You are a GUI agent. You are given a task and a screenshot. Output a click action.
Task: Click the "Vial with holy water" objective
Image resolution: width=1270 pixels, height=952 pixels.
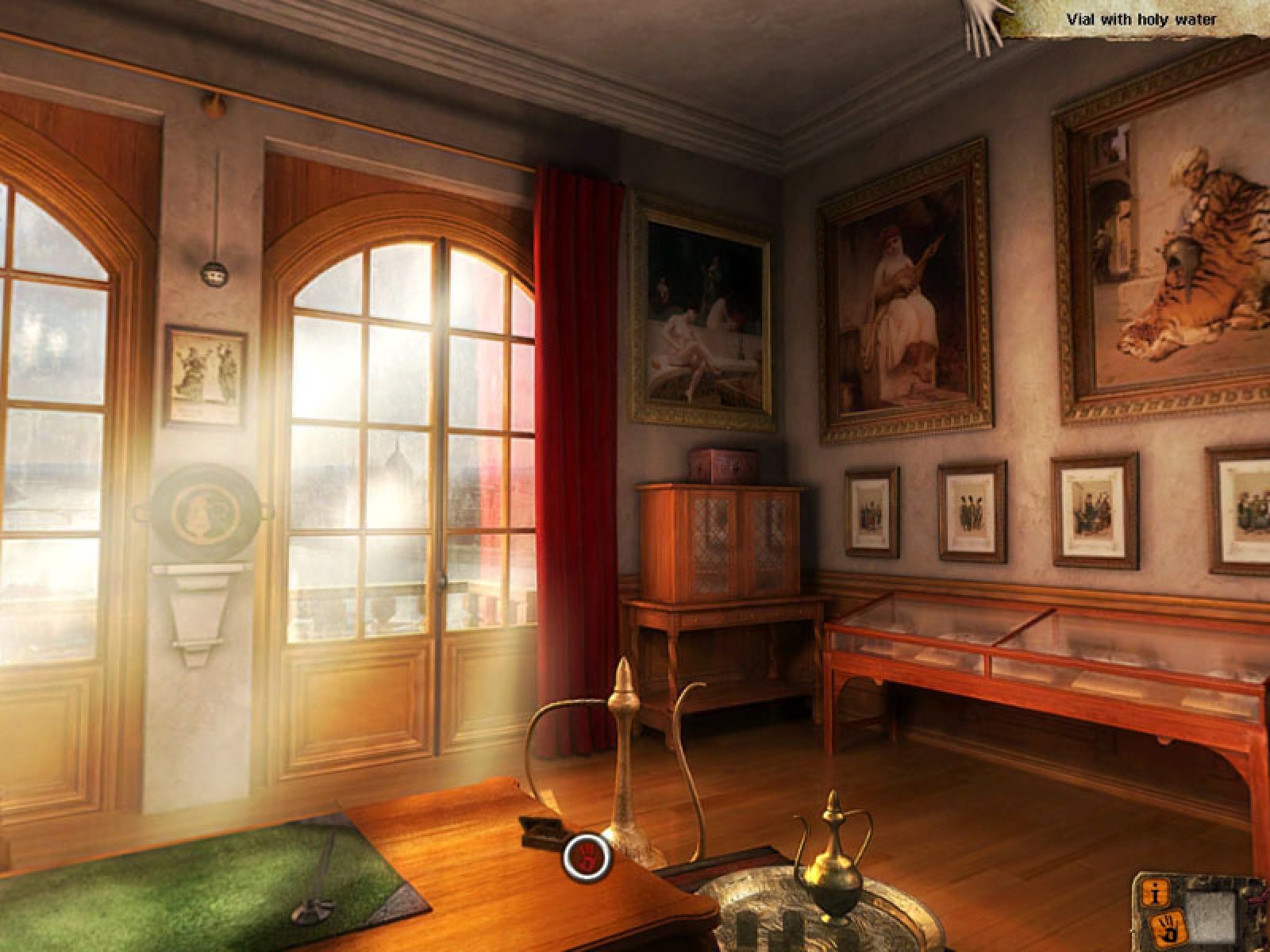tap(1152, 20)
